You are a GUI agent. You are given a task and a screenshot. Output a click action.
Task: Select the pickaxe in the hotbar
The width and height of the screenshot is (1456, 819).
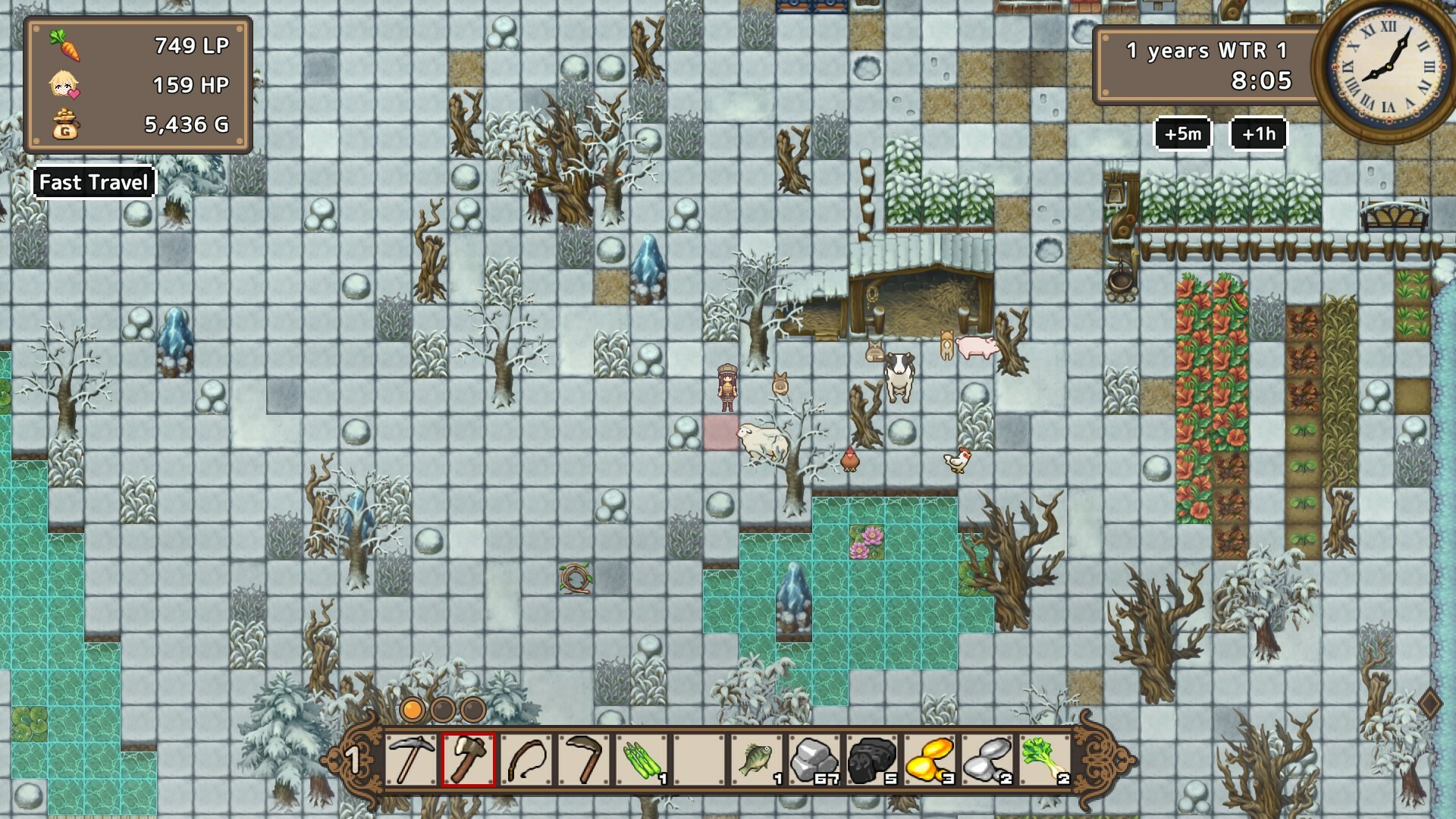(x=411, y=760)
